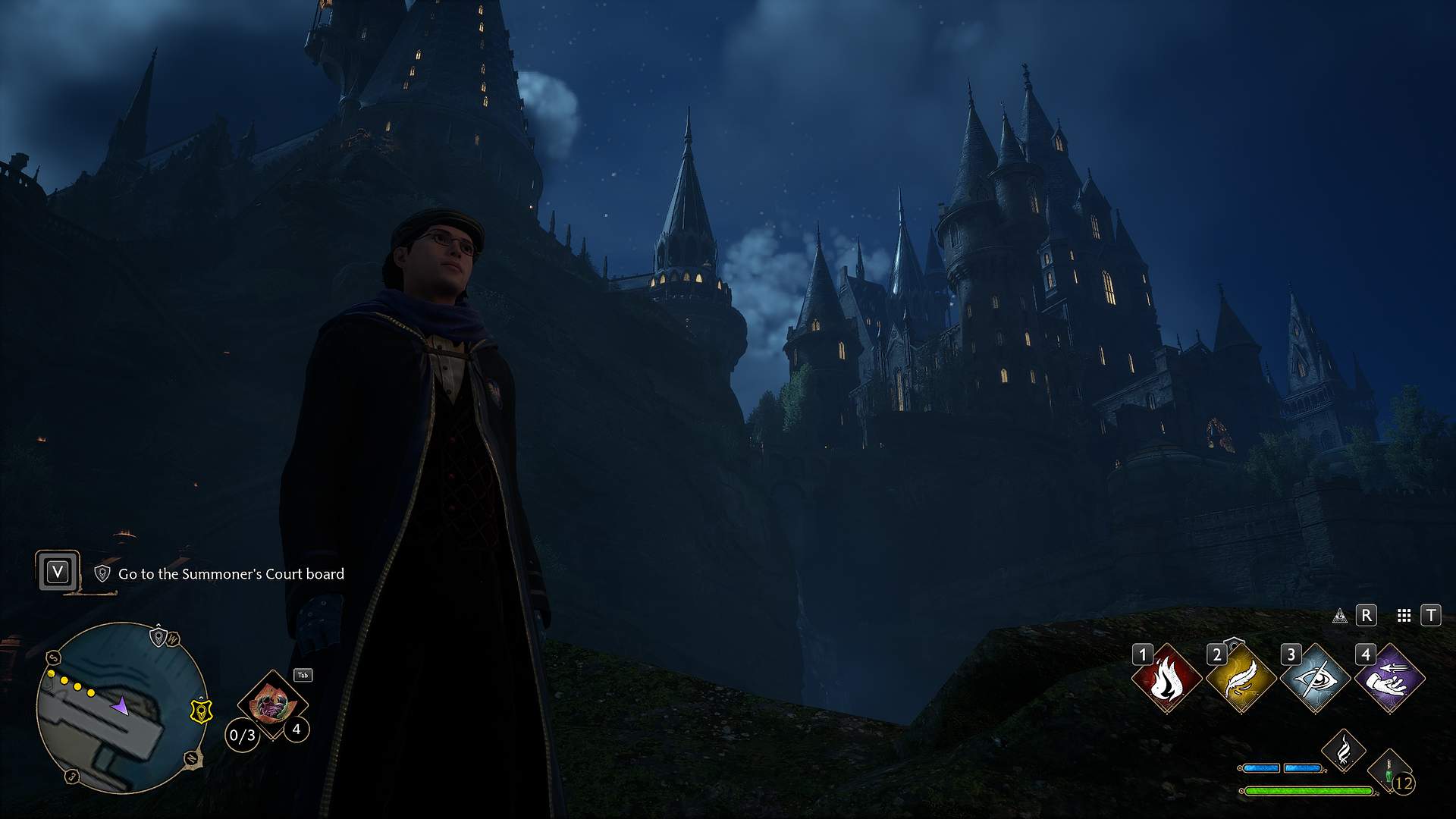This screenshot has height=819, width=1456.
Task: Open the circular minimap
Action: tap(121, 707)
